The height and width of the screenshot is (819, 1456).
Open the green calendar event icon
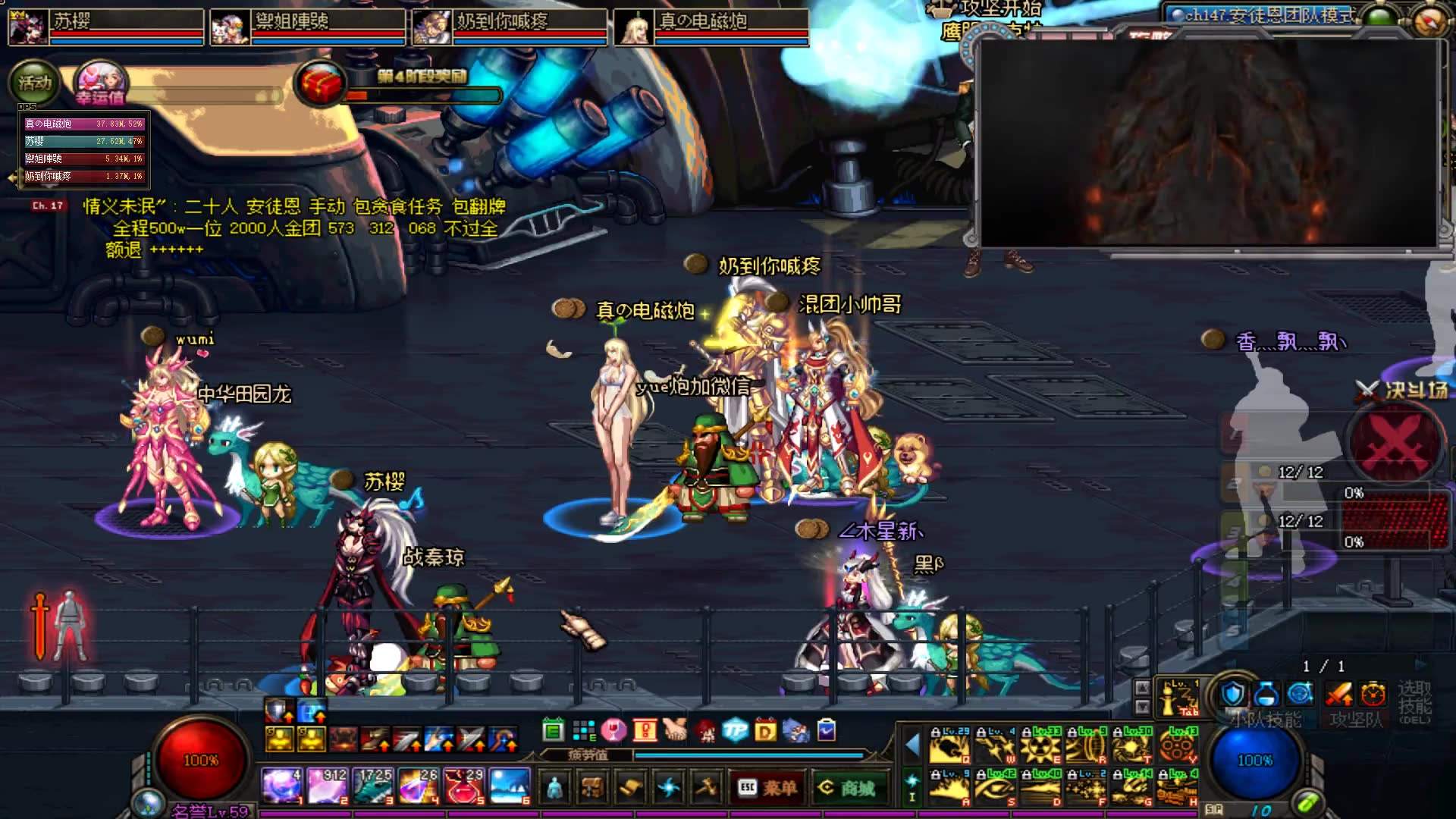554,730
